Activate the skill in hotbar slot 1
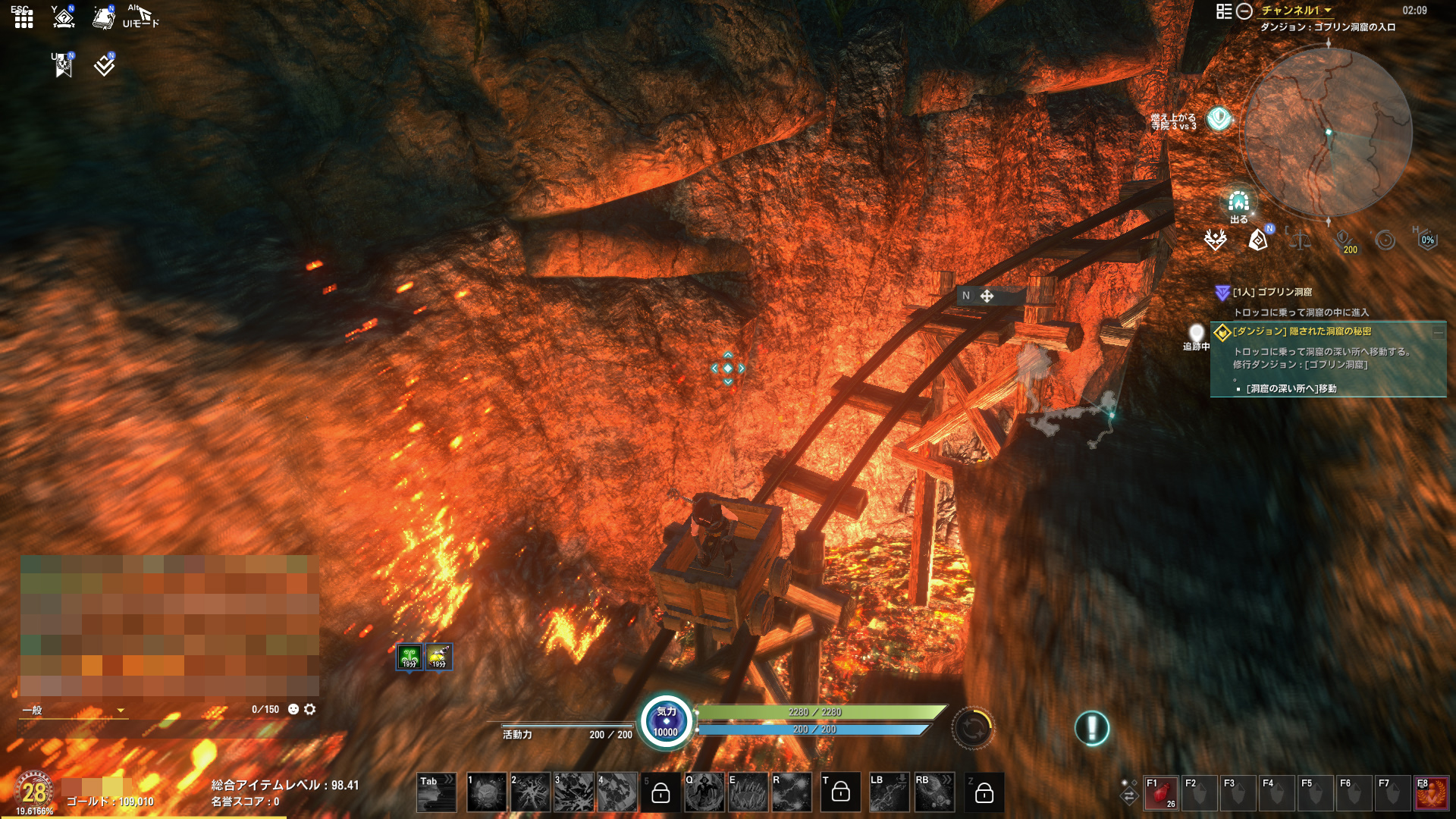Screen dimensions: 1456x819 (x=487, y=792)
